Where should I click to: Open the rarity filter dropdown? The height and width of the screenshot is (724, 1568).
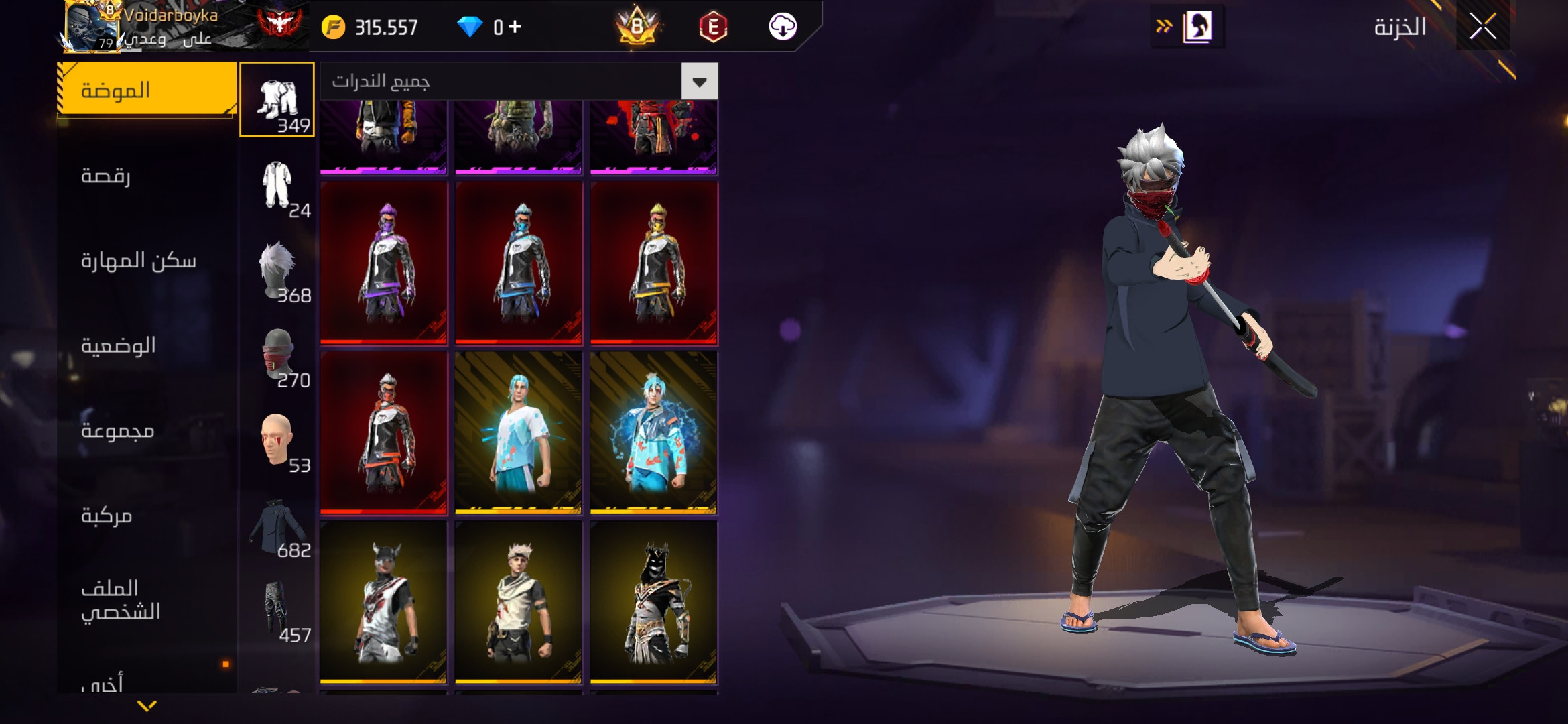click(700, 82)
